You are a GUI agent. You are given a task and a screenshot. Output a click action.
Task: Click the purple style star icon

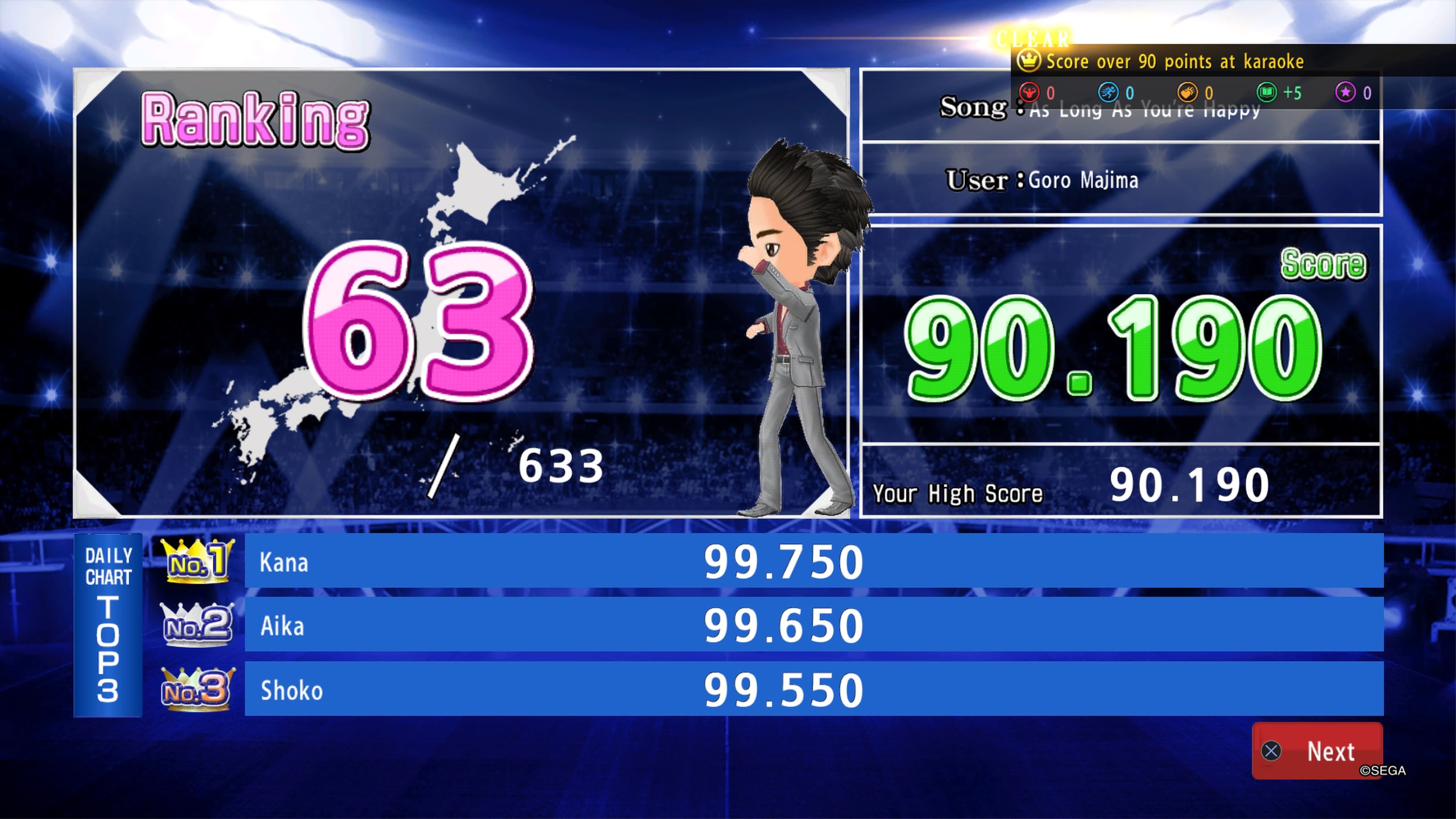pyautogui.click(x=1346, y=93)
